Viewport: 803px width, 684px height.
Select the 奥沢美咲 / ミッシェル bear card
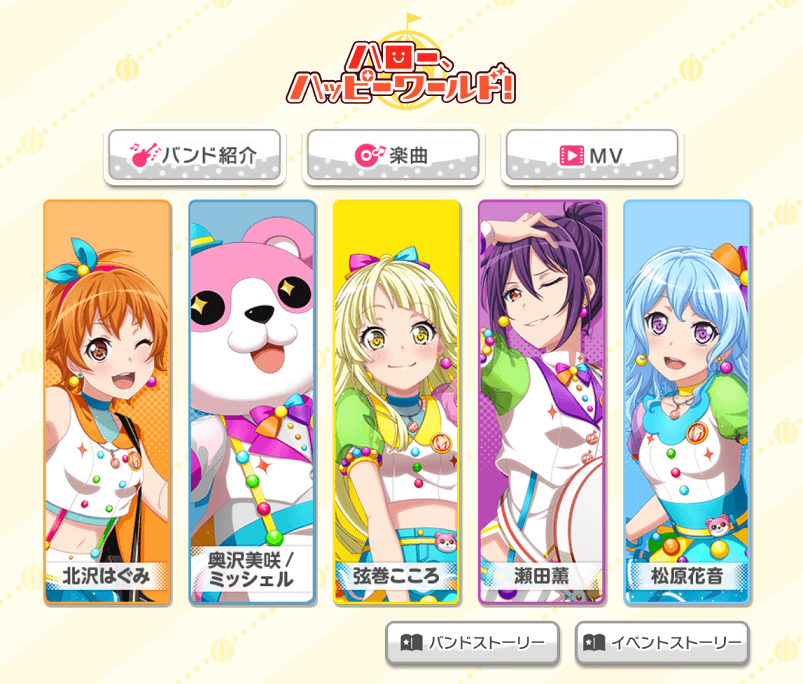point(252,402)
